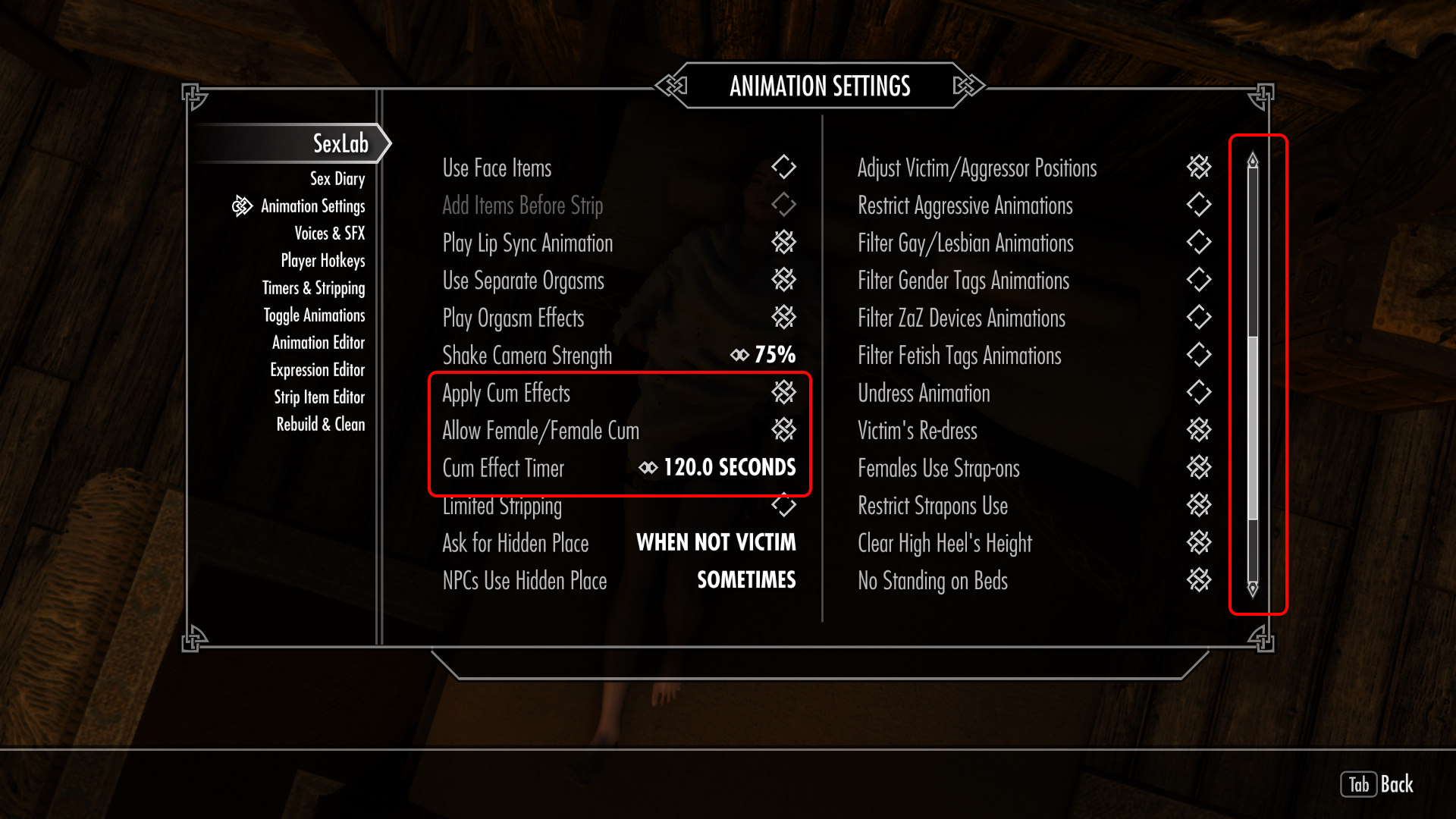This screenshot has width=1456, height=819.
Task: Turn off No Standing on Beds
Action: click(x=1198, y=581)
